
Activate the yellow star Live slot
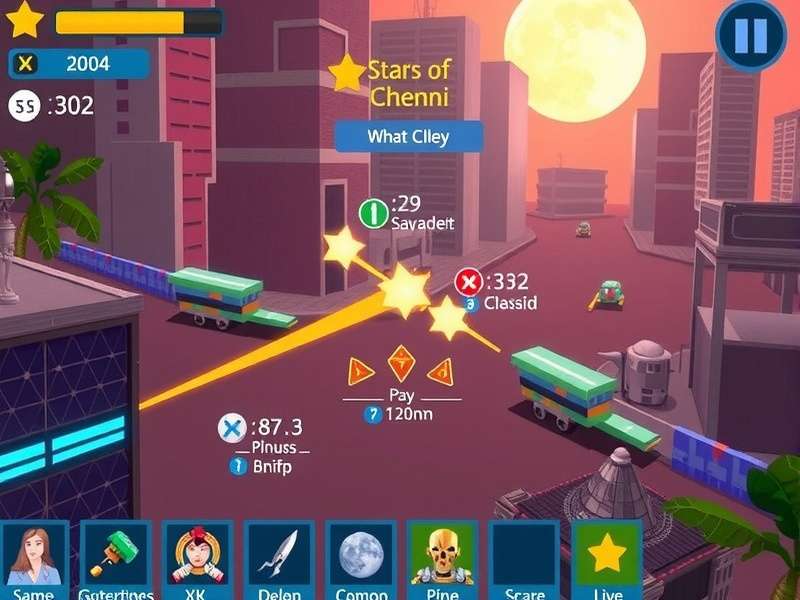tap(606, 556)
